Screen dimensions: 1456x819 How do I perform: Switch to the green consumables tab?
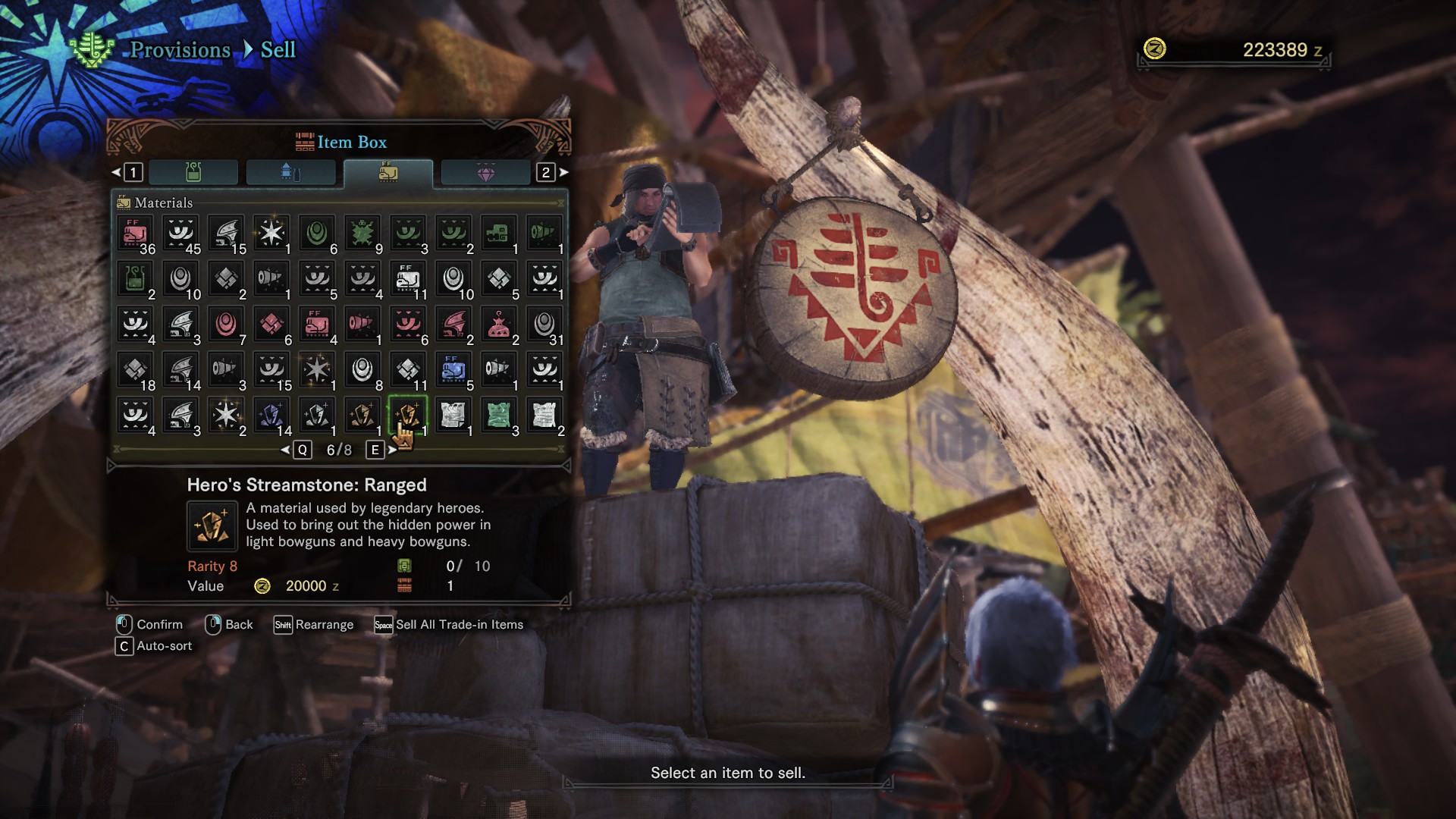(193, 172)
